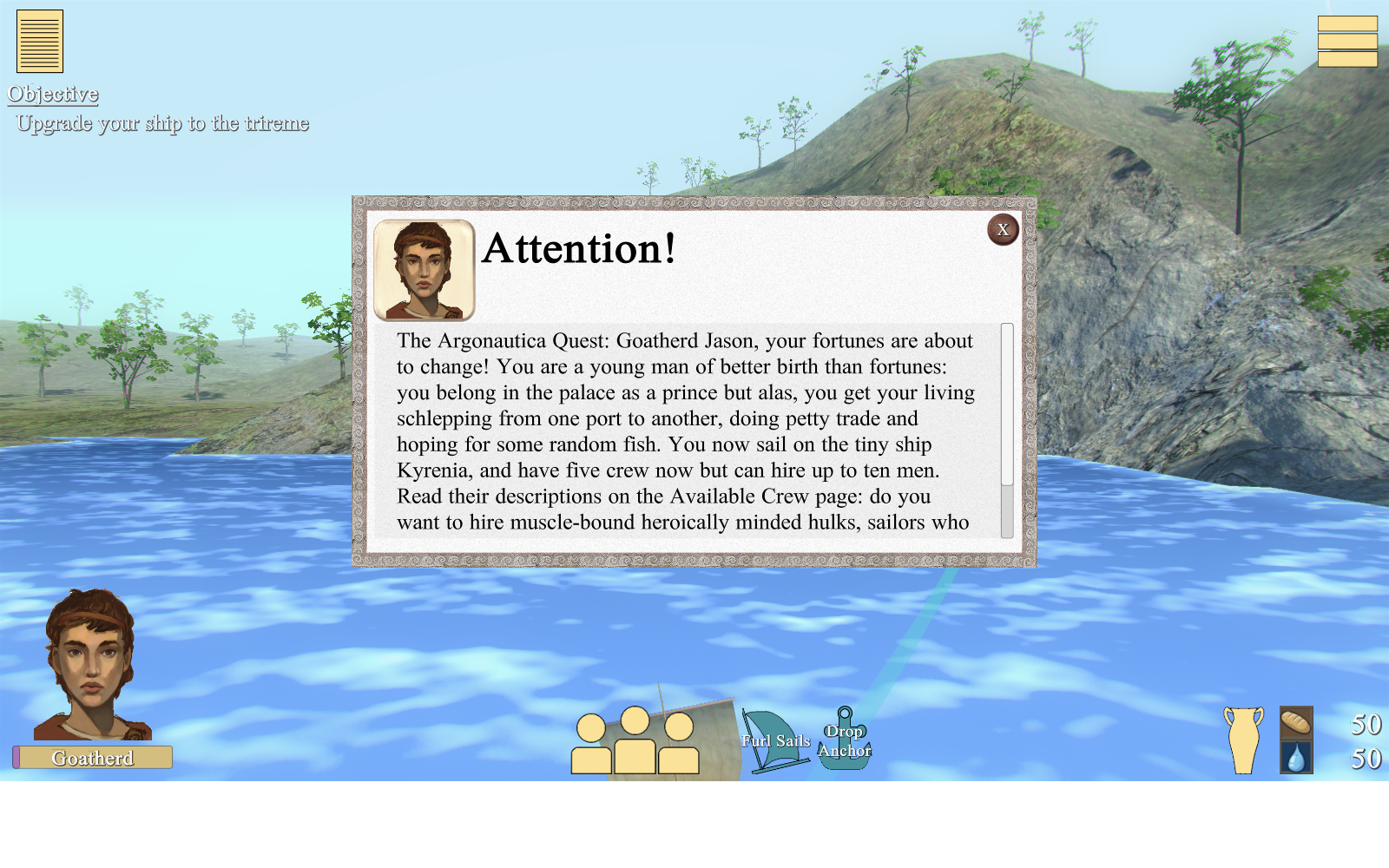
Task: Click the Furl Sails button
Action: [x=774, y=741]
